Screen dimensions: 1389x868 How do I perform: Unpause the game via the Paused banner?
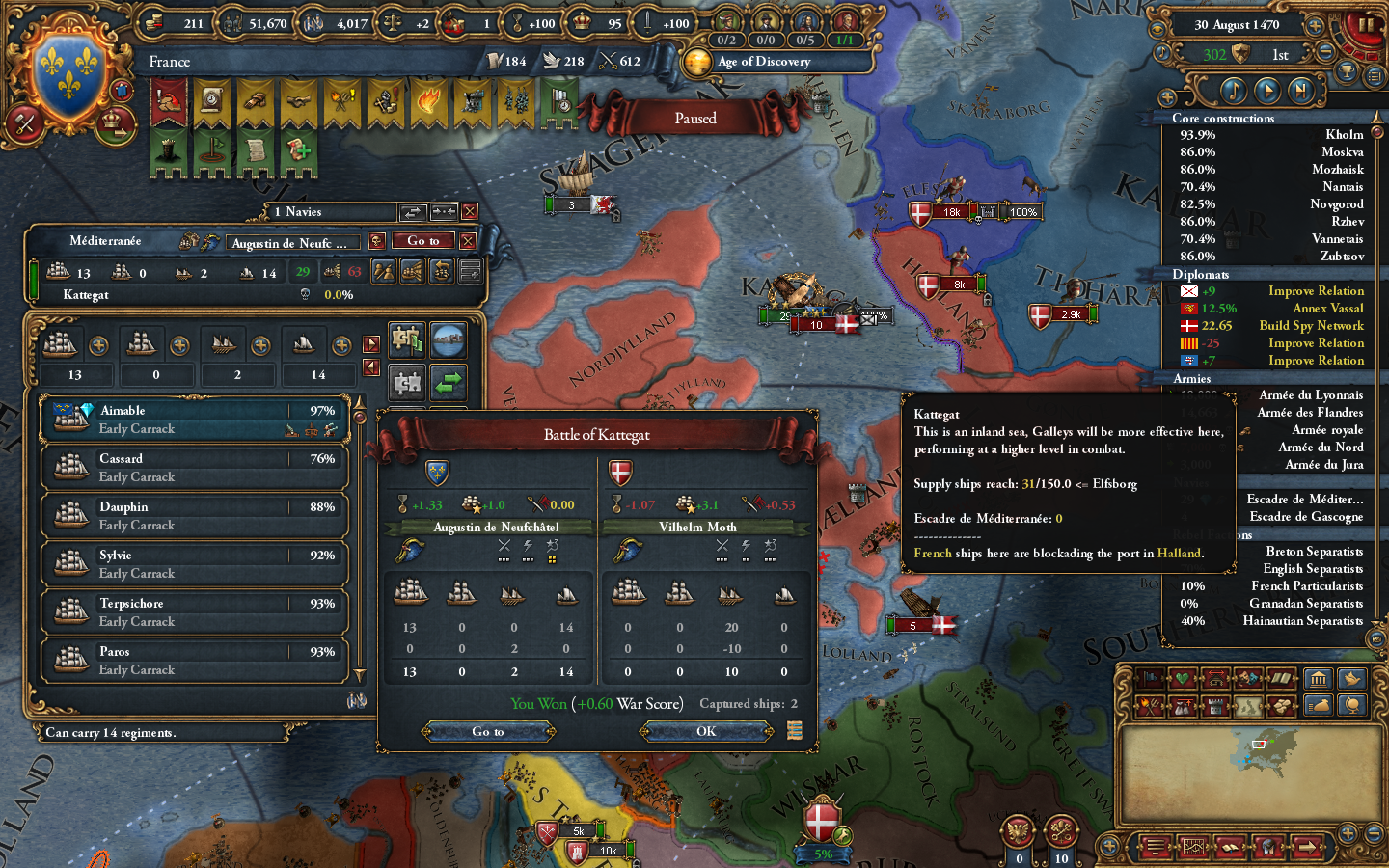[x=695, y=118]
